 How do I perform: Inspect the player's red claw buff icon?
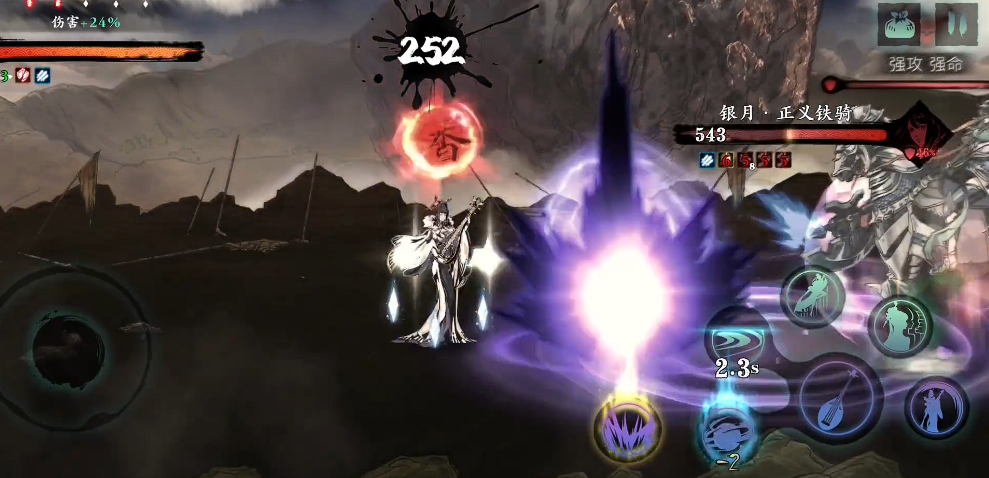[x=24, y=75]
